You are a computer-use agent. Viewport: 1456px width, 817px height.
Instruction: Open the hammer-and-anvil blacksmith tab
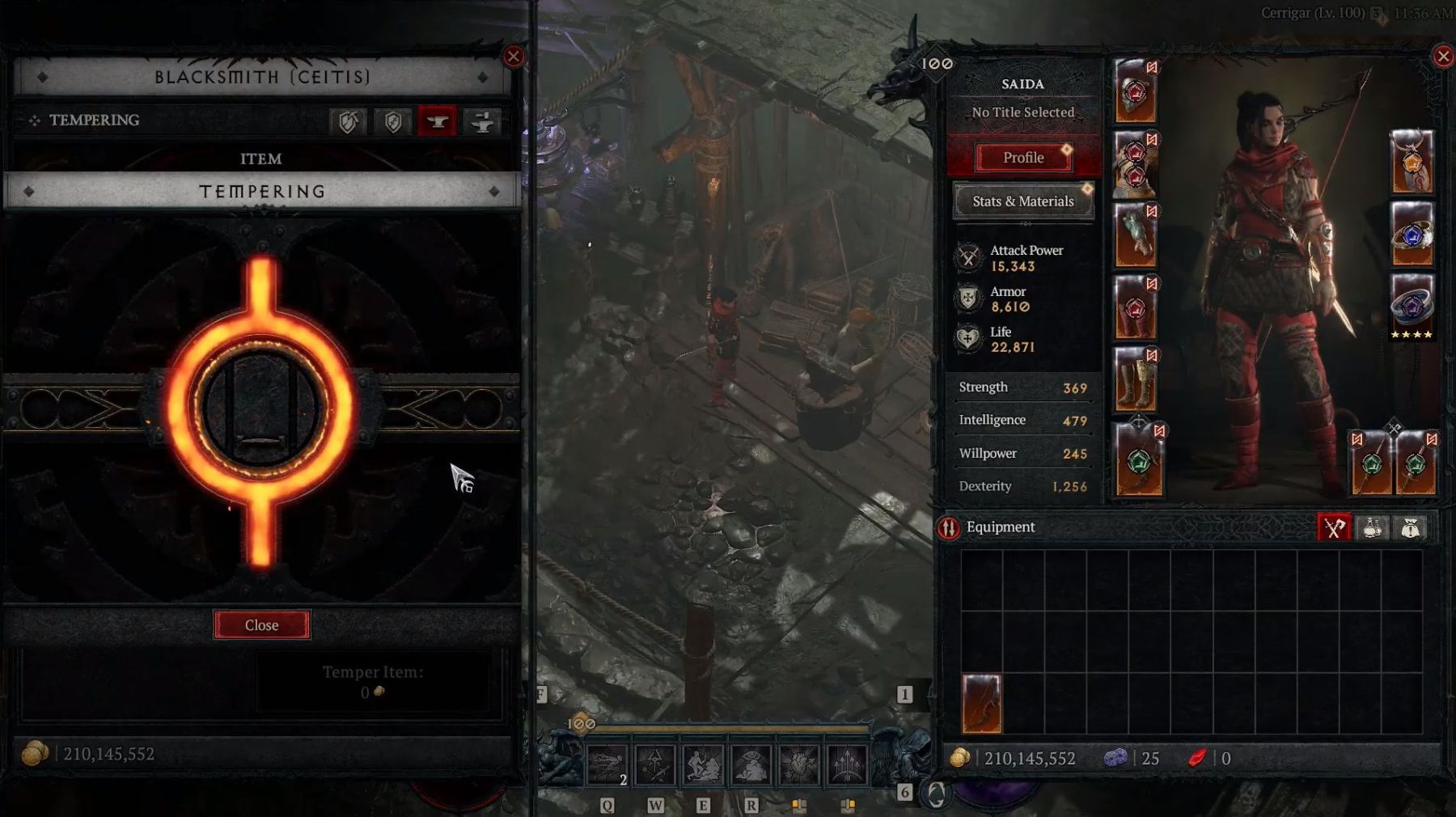coord(483,122)
